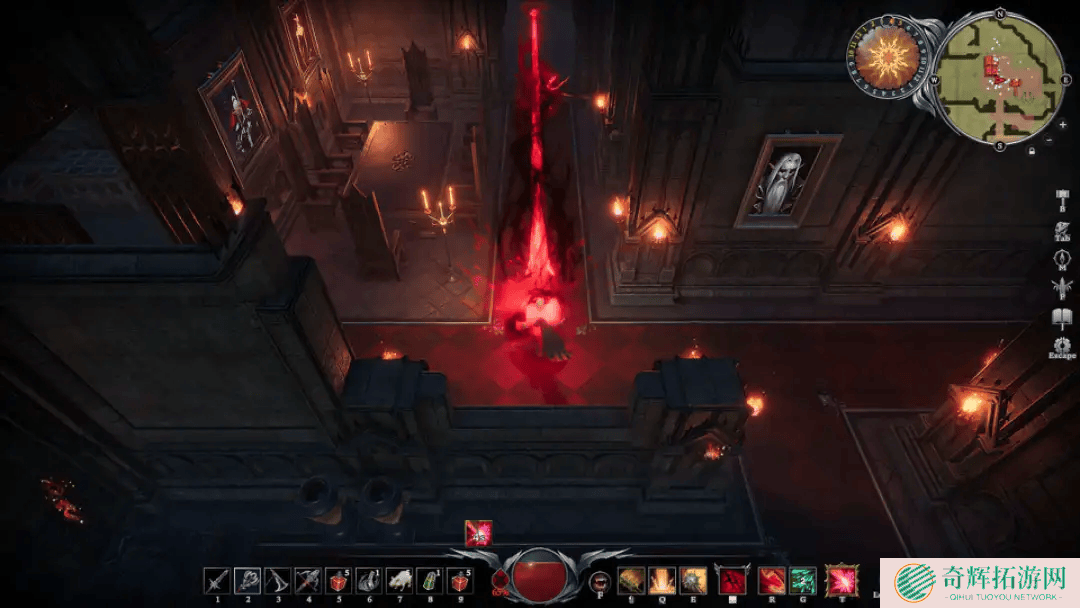
Task: Select the axe in hotbar slot 3
Action: click(x=279, y=580)
